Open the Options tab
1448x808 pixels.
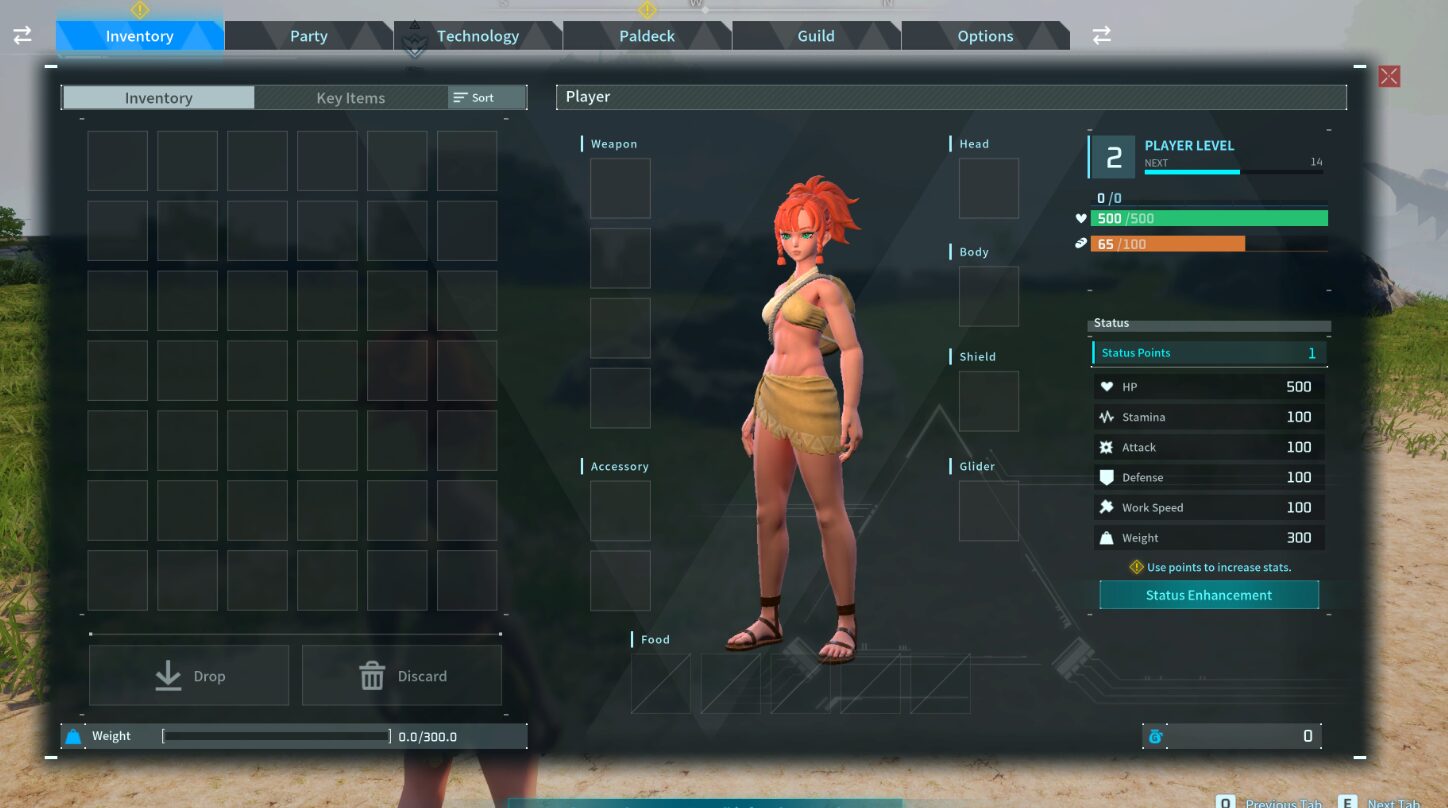[985, 36]
